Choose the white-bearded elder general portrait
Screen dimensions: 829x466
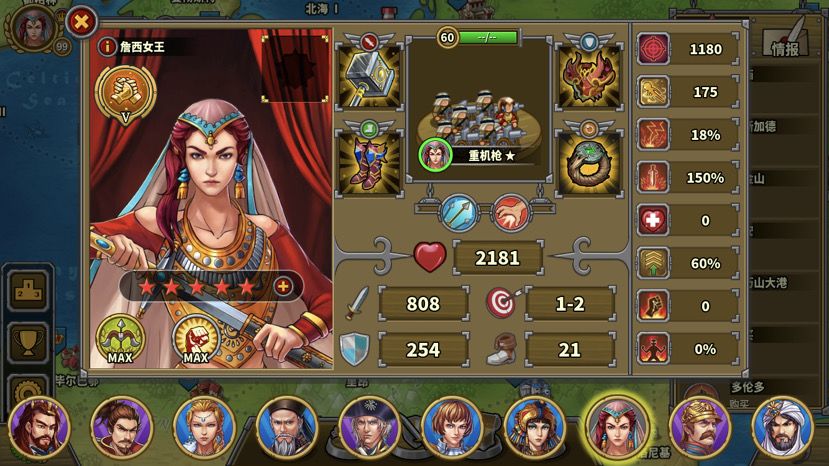286,427
